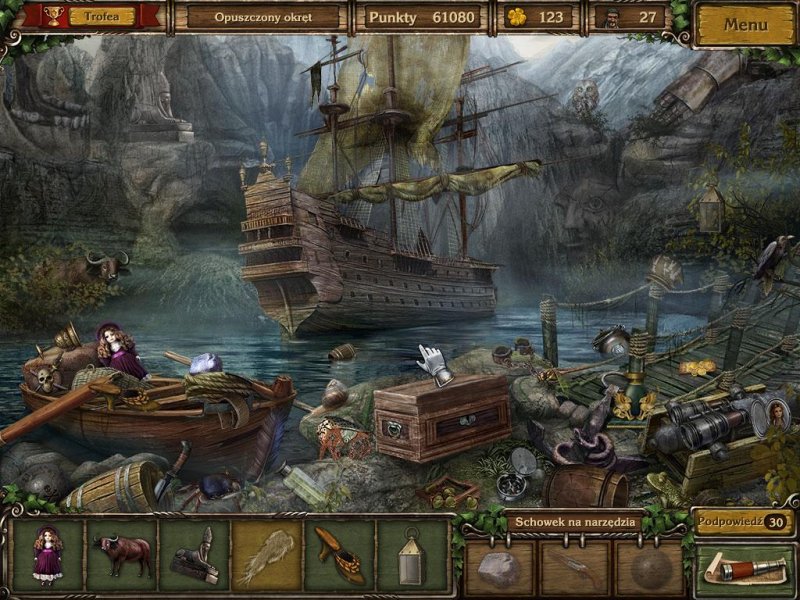
Task: Click the spyglass and scroll icon
Action: click(x=745, y=572)
